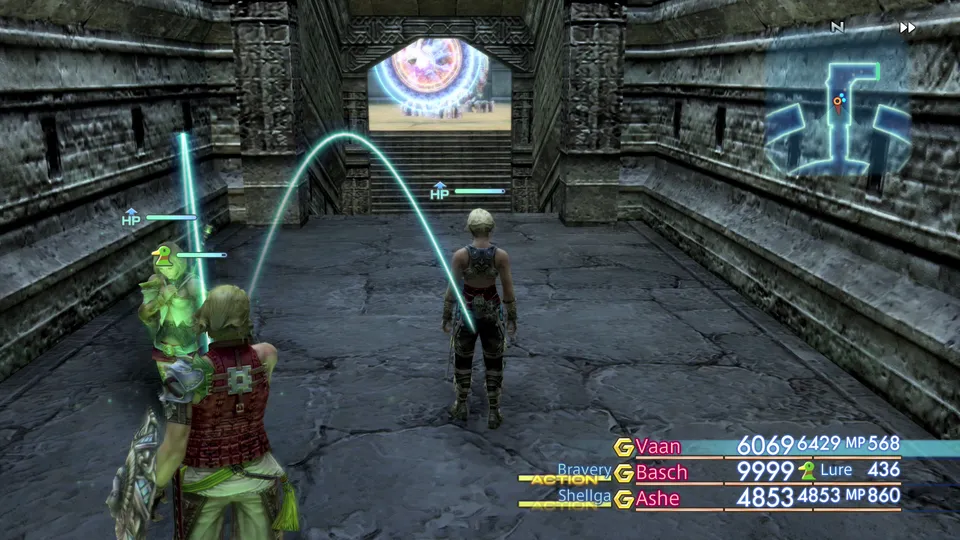Toggle the fast-forward speed icon

coord(907,28)
